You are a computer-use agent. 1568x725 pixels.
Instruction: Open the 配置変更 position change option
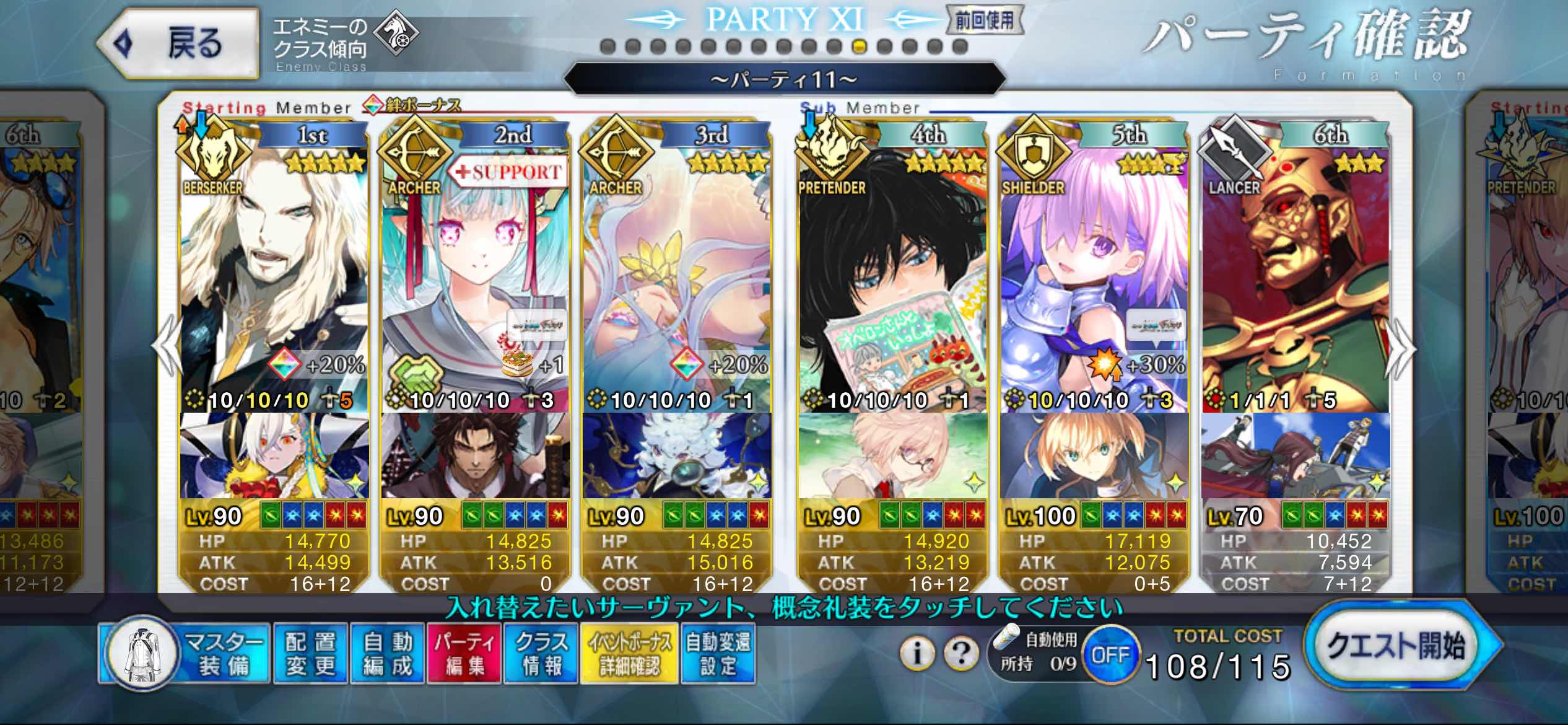click(x=310, y=654)
